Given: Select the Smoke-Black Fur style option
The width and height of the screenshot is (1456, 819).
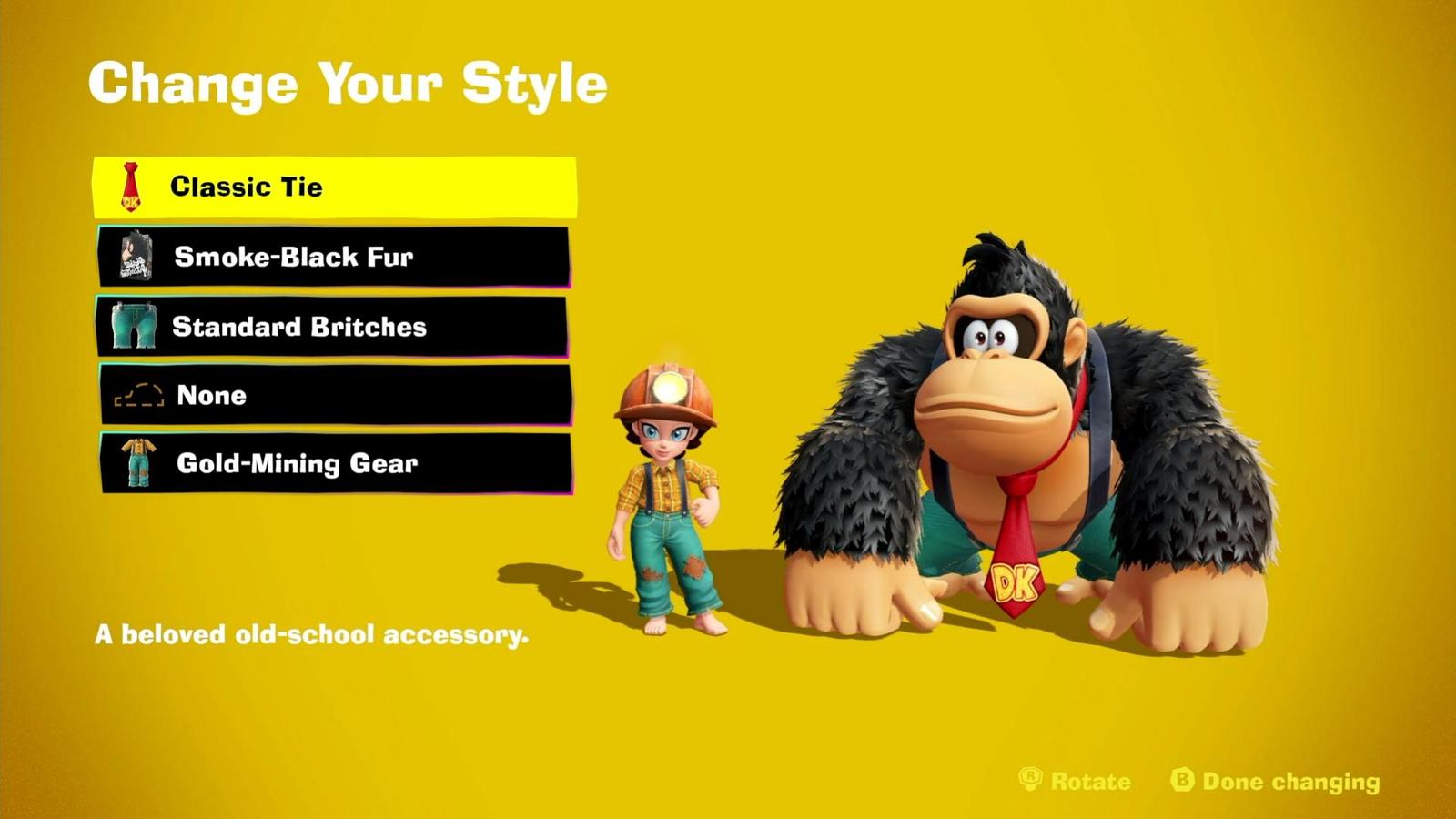Looking at the screenshot, I should pyautogui.click(x=337, y=258).
